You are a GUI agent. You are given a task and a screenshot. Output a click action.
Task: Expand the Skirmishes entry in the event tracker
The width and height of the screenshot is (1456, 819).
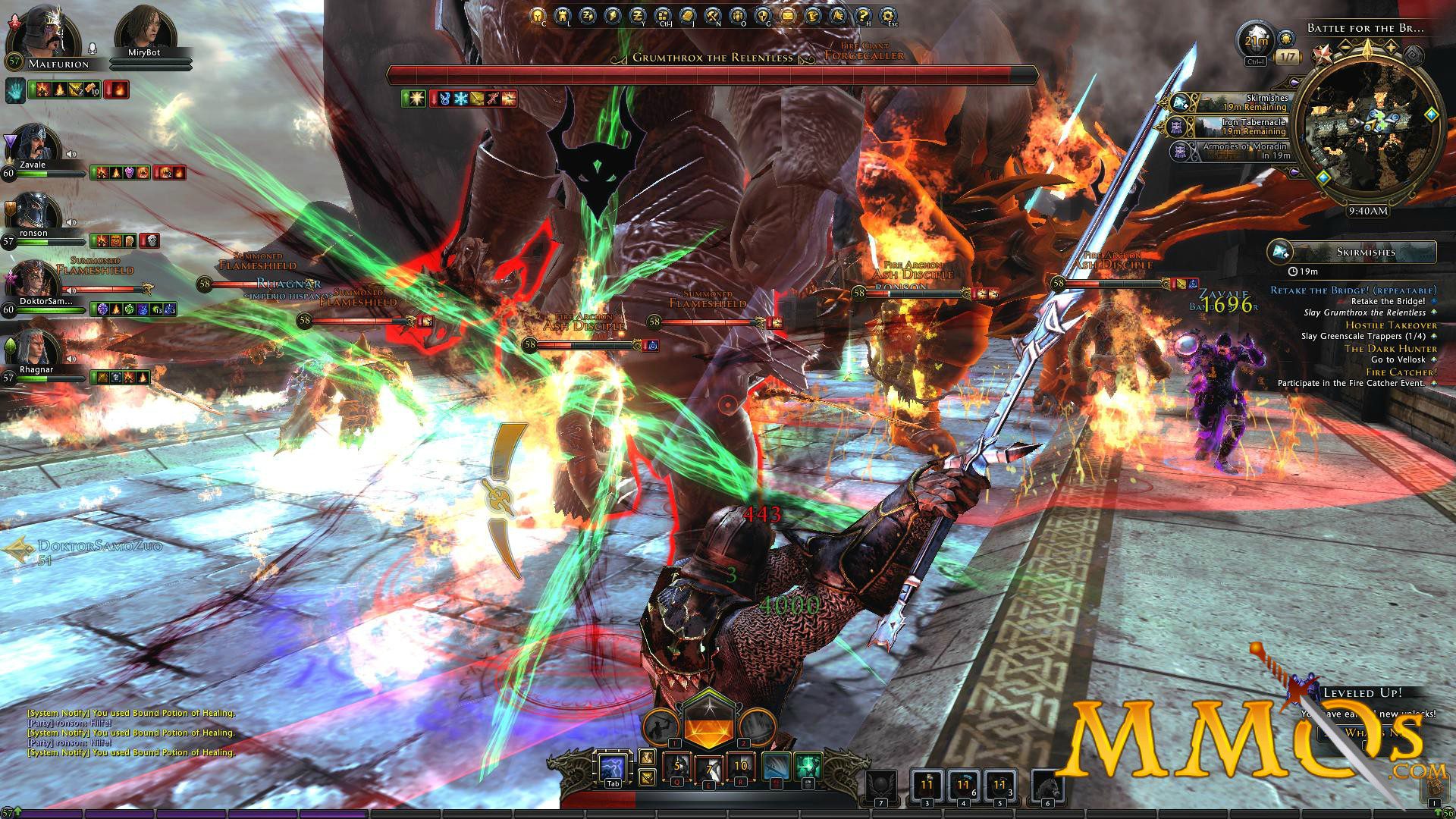tap(1366, 251)
